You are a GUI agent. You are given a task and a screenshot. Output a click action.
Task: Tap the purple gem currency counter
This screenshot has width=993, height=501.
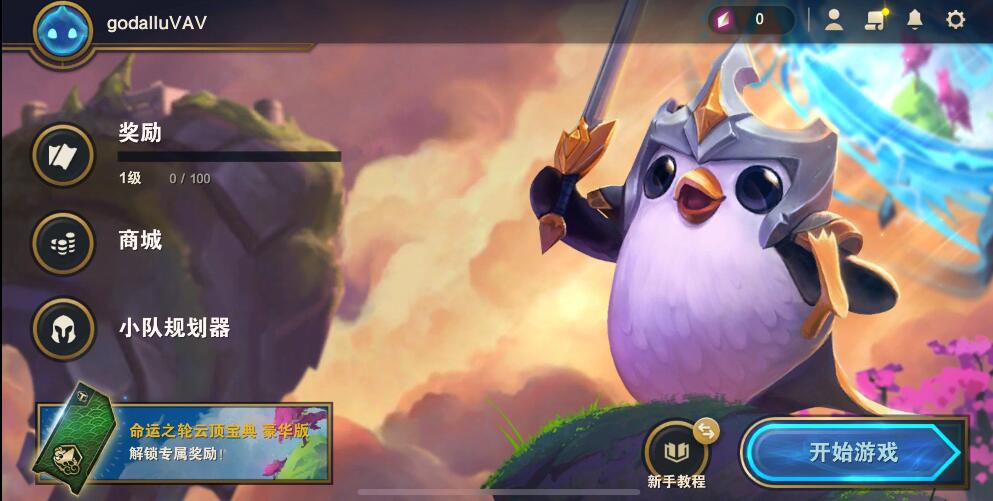pyautogui.click(x=750, y=19)
